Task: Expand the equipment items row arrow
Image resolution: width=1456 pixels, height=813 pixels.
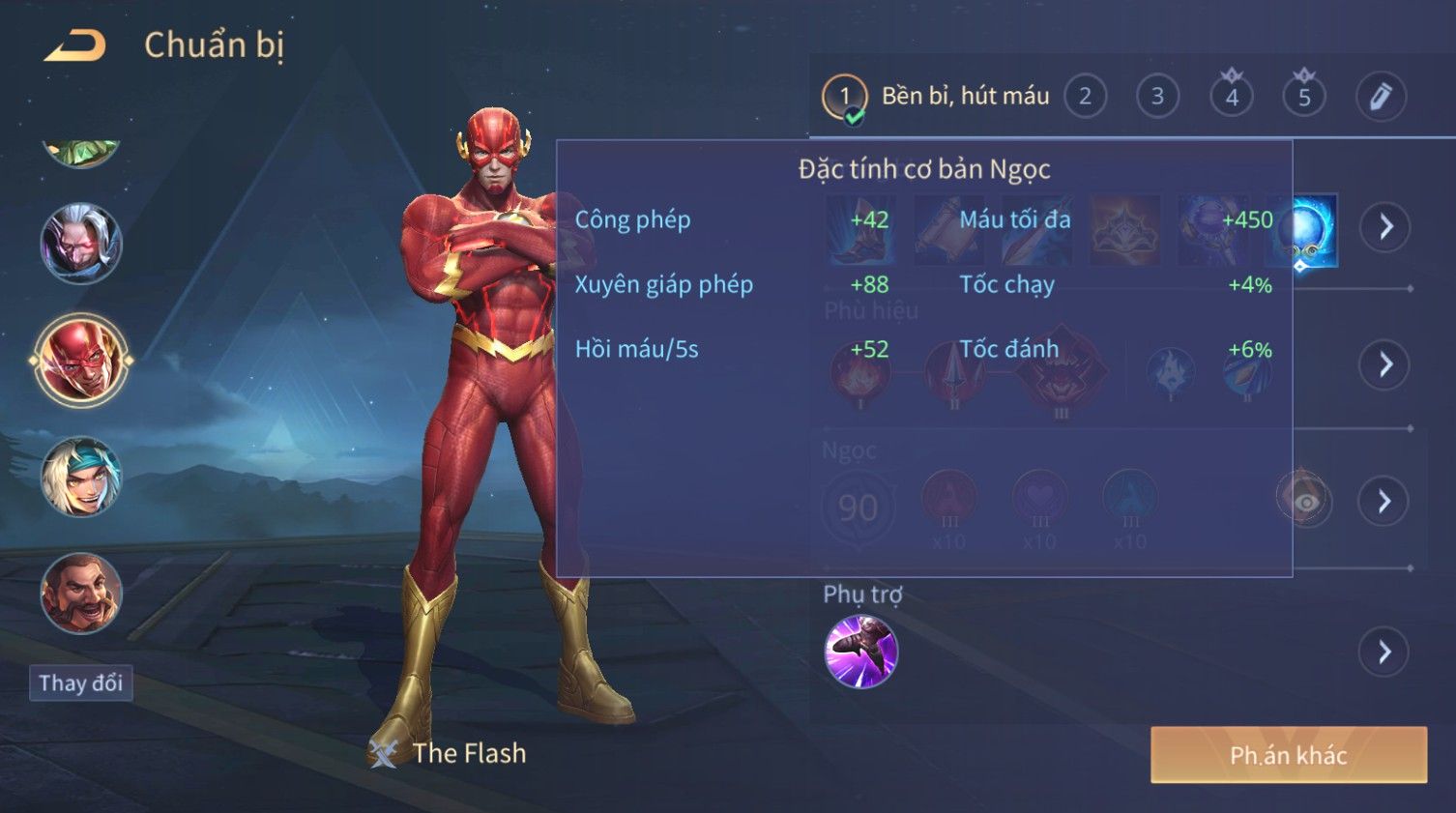Action: point(1384,227)
